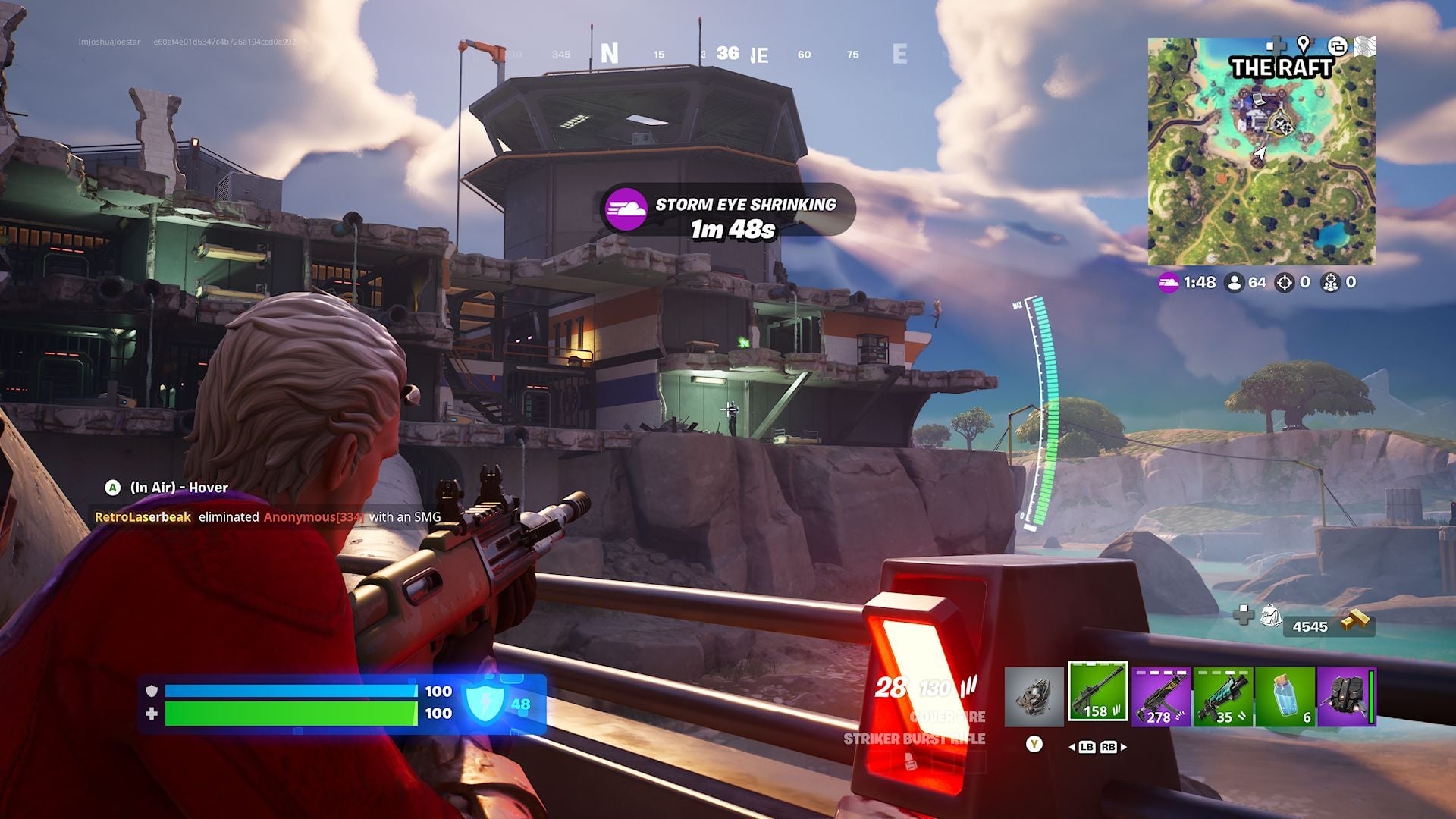Cycle inventory left with the LB arrow
This screenshot has height=819, width=1456.
point(1087,748)
